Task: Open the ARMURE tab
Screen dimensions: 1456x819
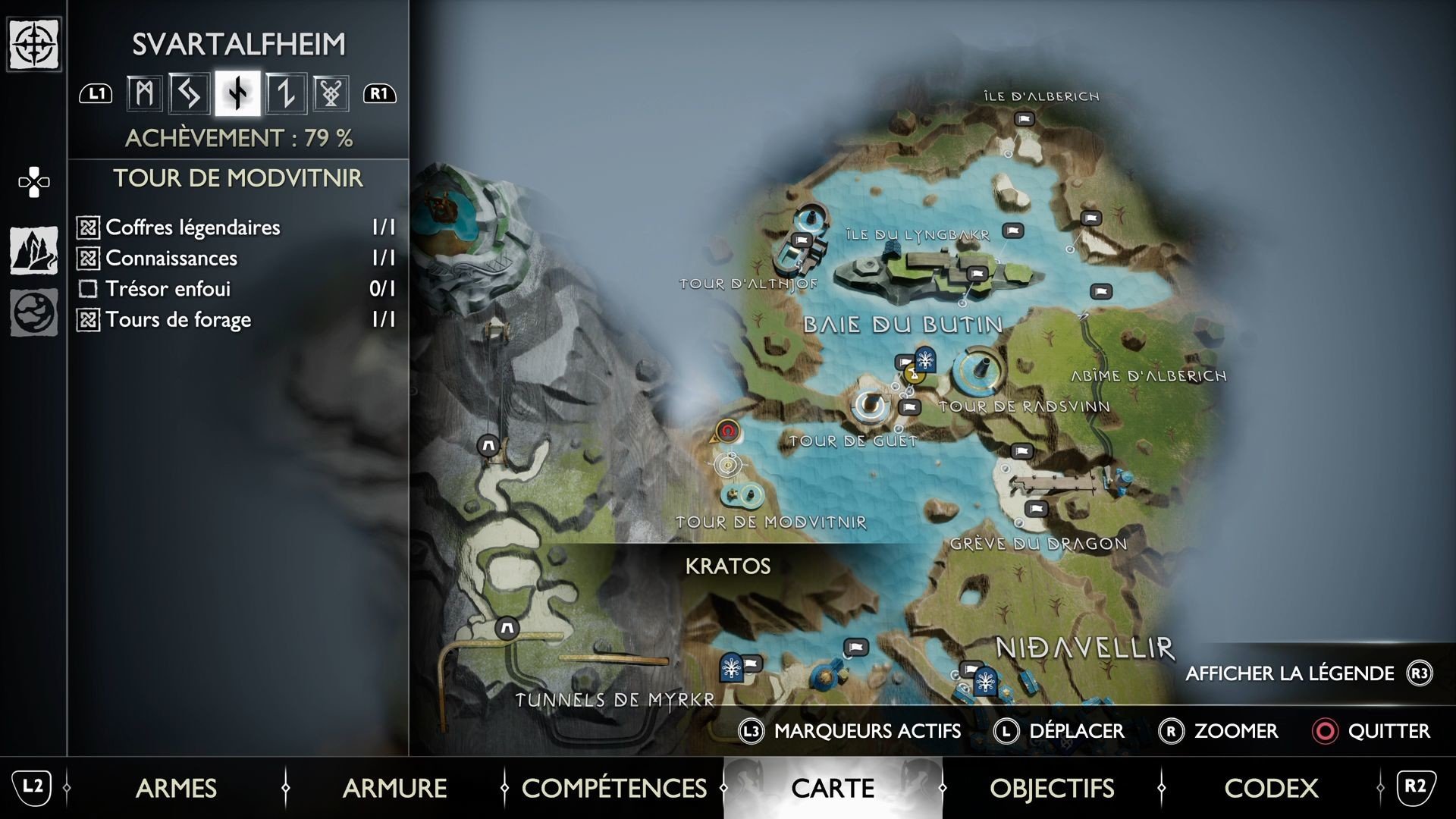Action: click(x=394, y=789)
